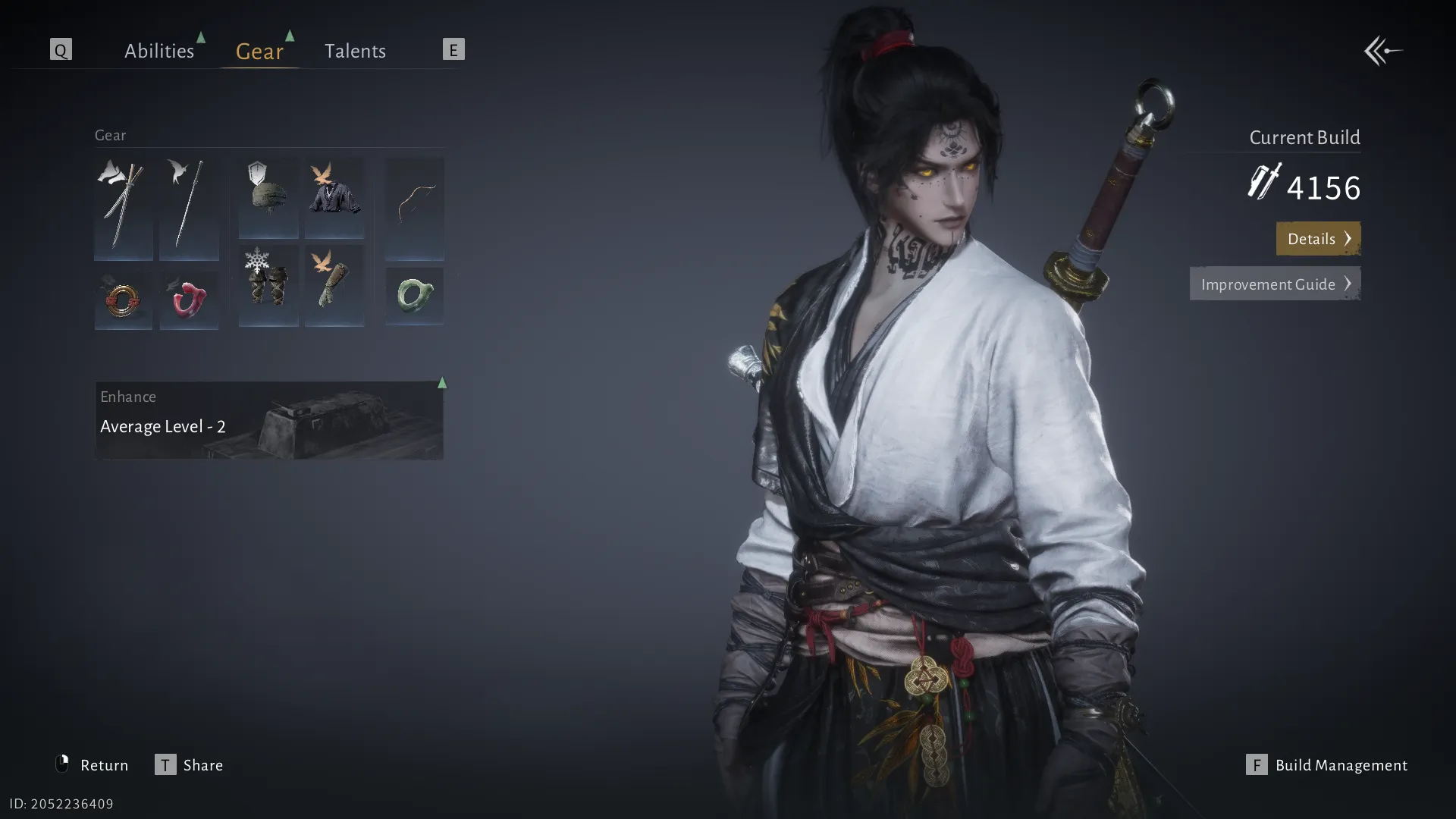This screenshot has width=1456, height=819.
Task: Select the red coral pendant slot
Action: tap(189, 300)
